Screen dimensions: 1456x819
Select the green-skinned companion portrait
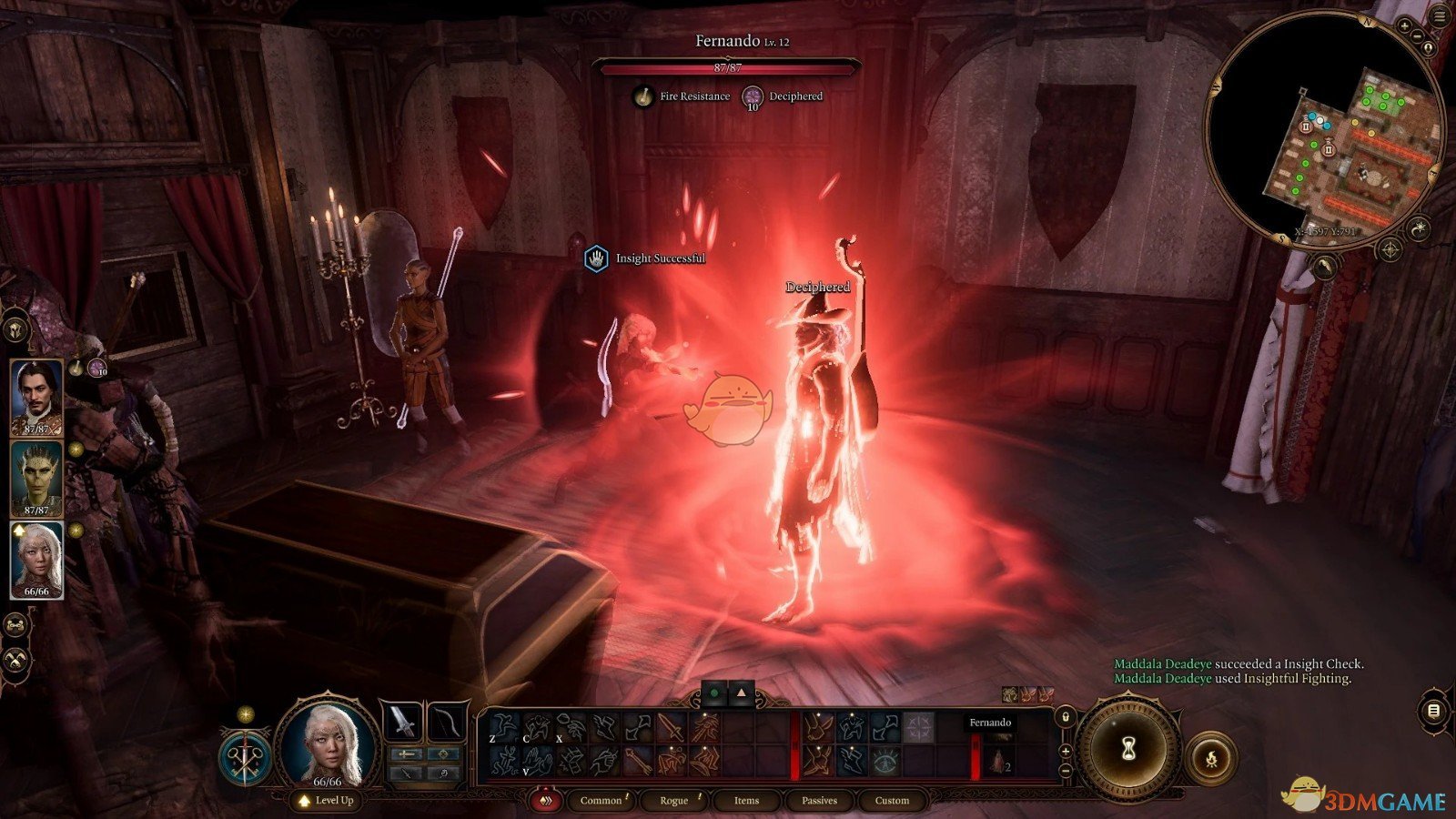pos(36,478)
